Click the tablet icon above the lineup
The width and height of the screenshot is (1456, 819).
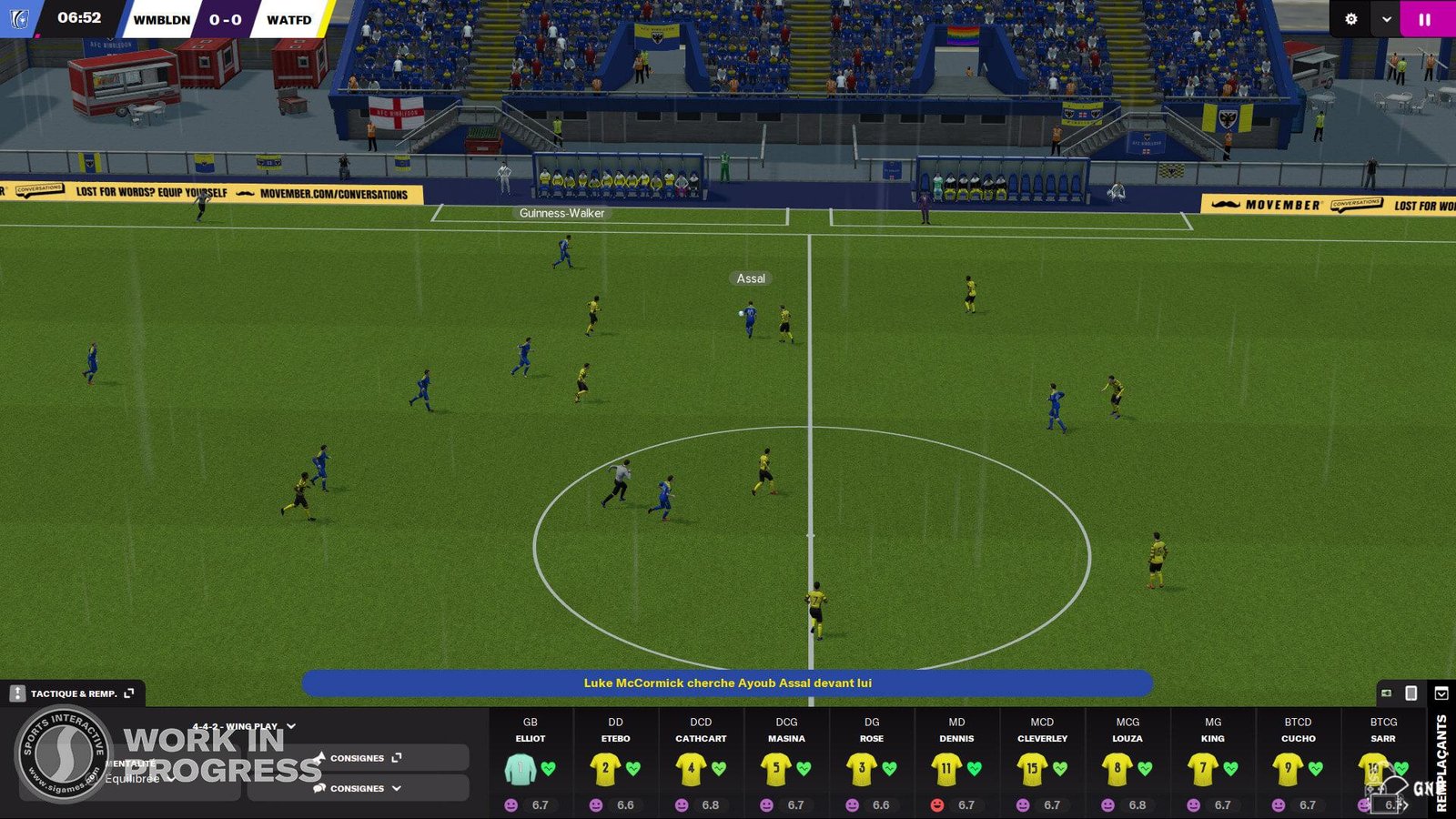[x=1411, y=693]
